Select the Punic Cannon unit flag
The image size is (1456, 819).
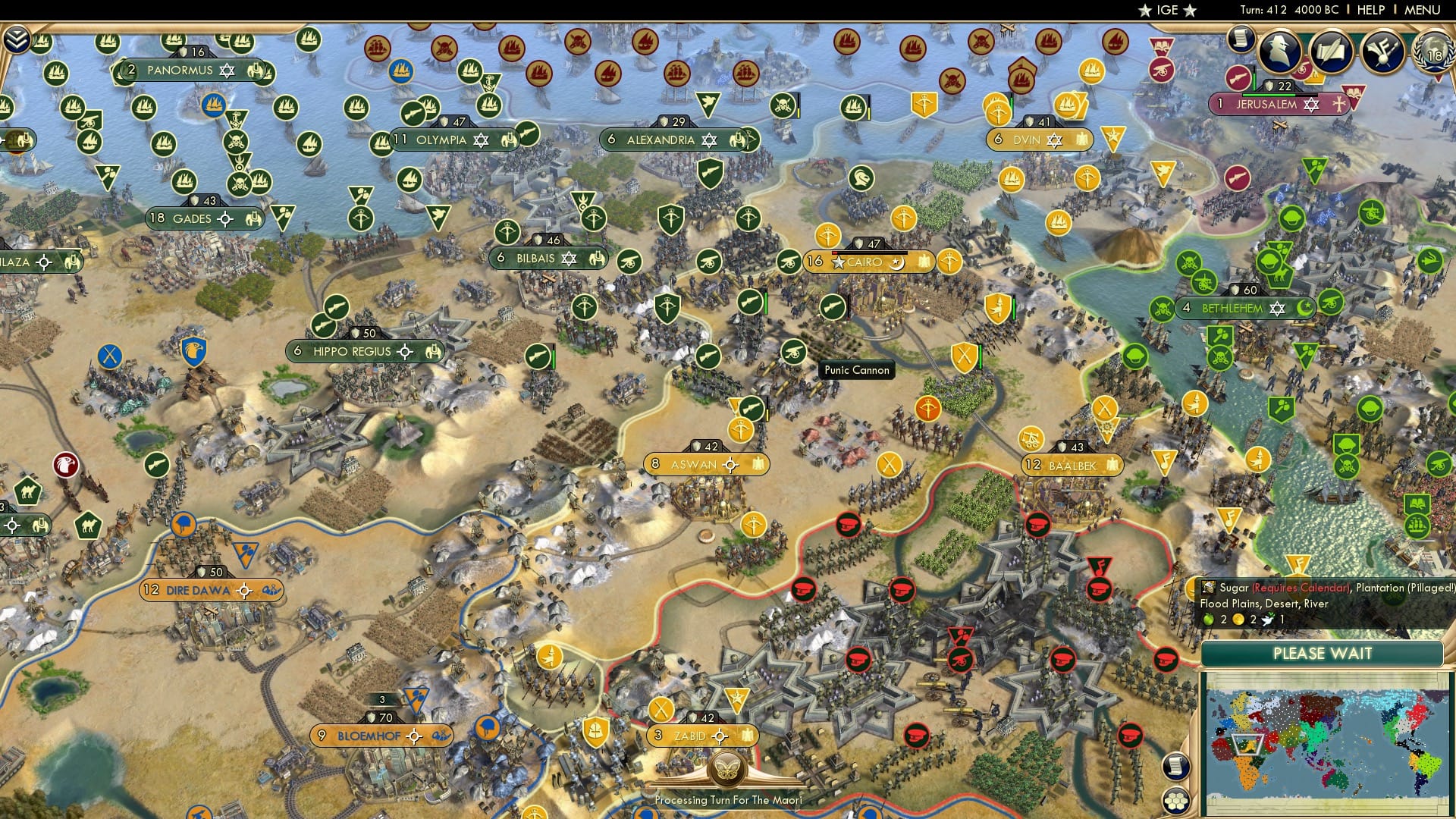[794, 351]
